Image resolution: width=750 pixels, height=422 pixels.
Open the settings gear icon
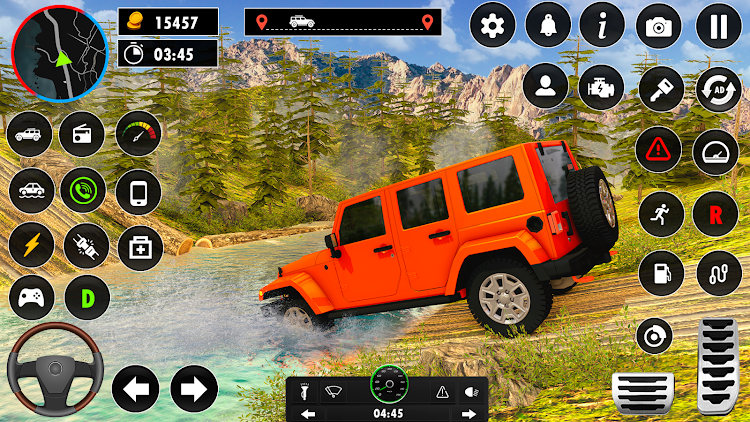tap(492, 26)
